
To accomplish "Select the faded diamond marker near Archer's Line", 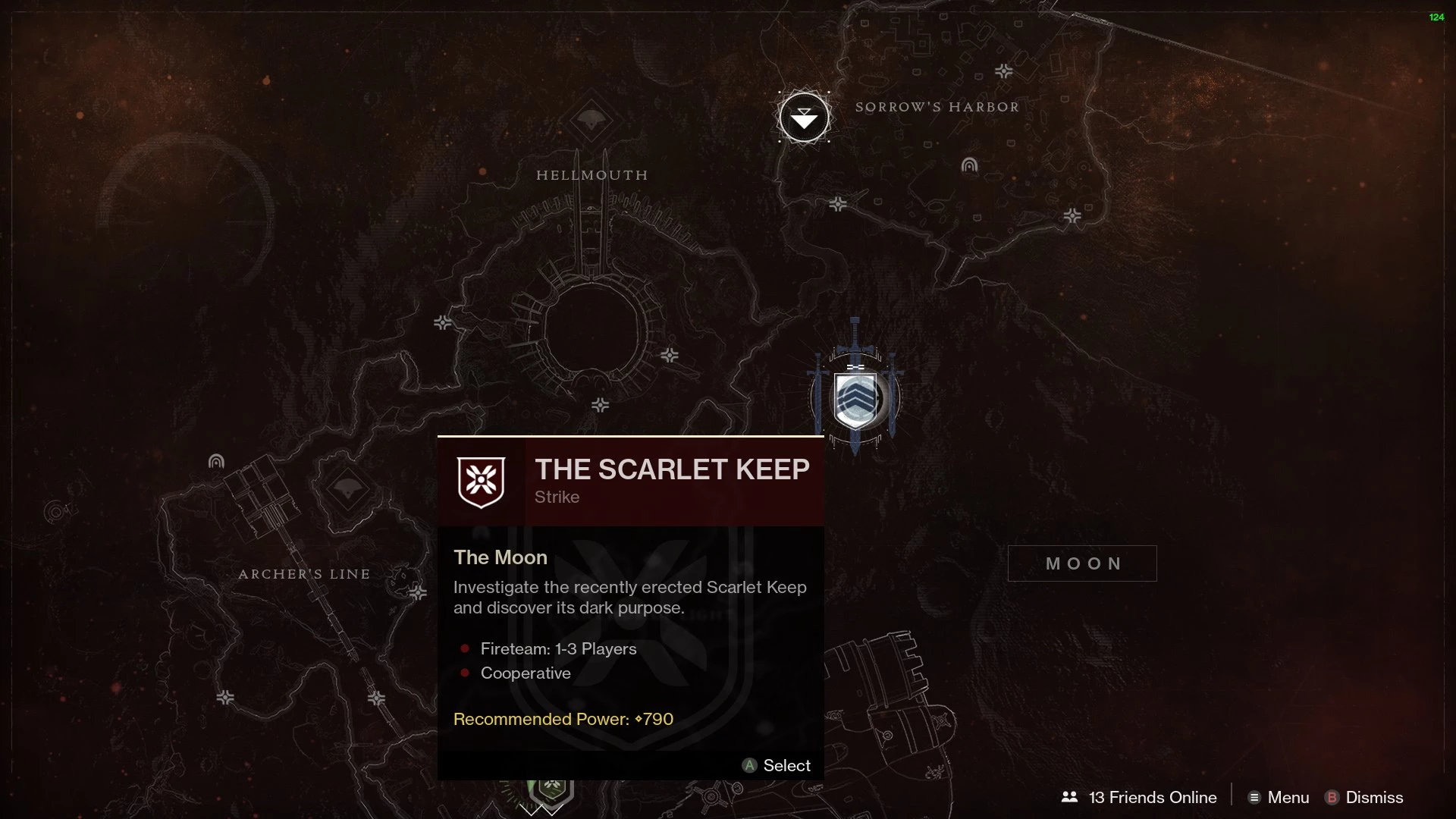I will 347,489.
